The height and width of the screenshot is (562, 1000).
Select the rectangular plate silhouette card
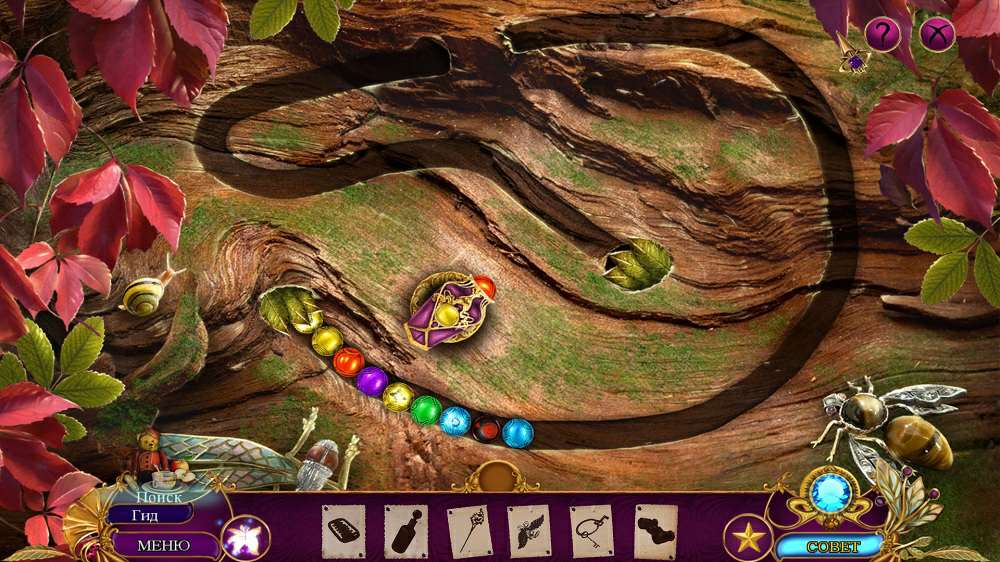click(343, 531)
